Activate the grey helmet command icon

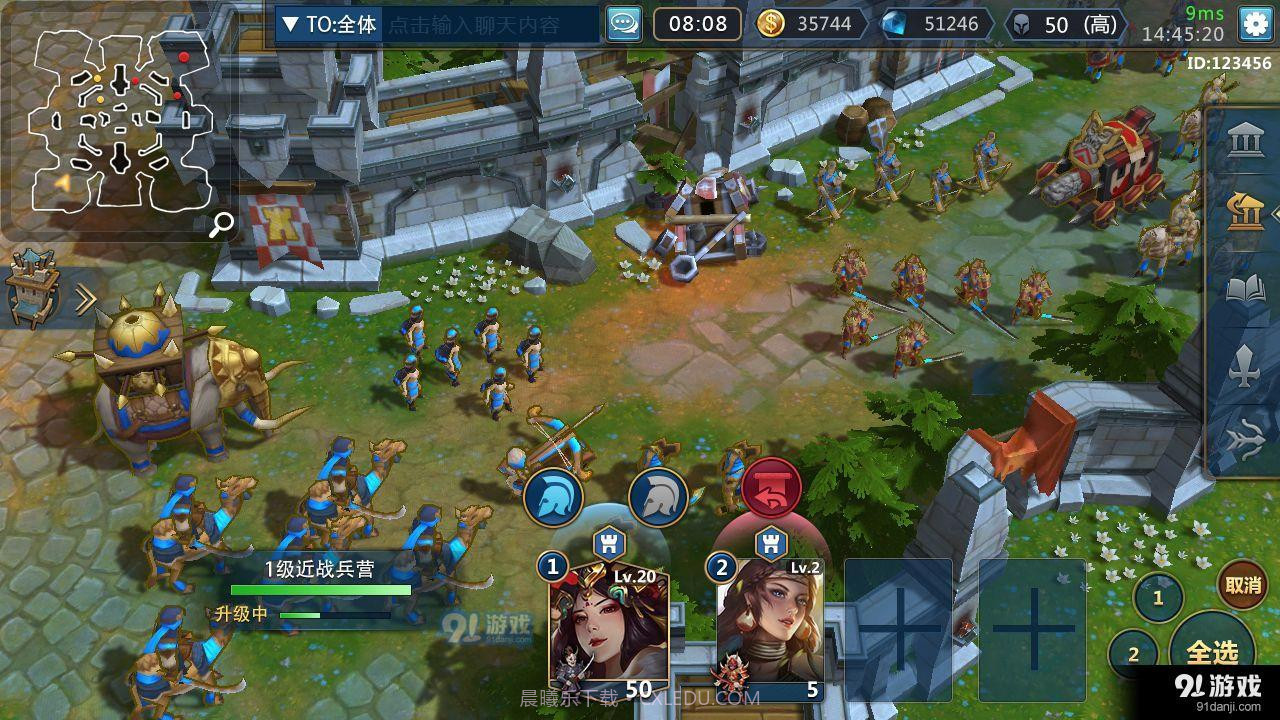658,496
